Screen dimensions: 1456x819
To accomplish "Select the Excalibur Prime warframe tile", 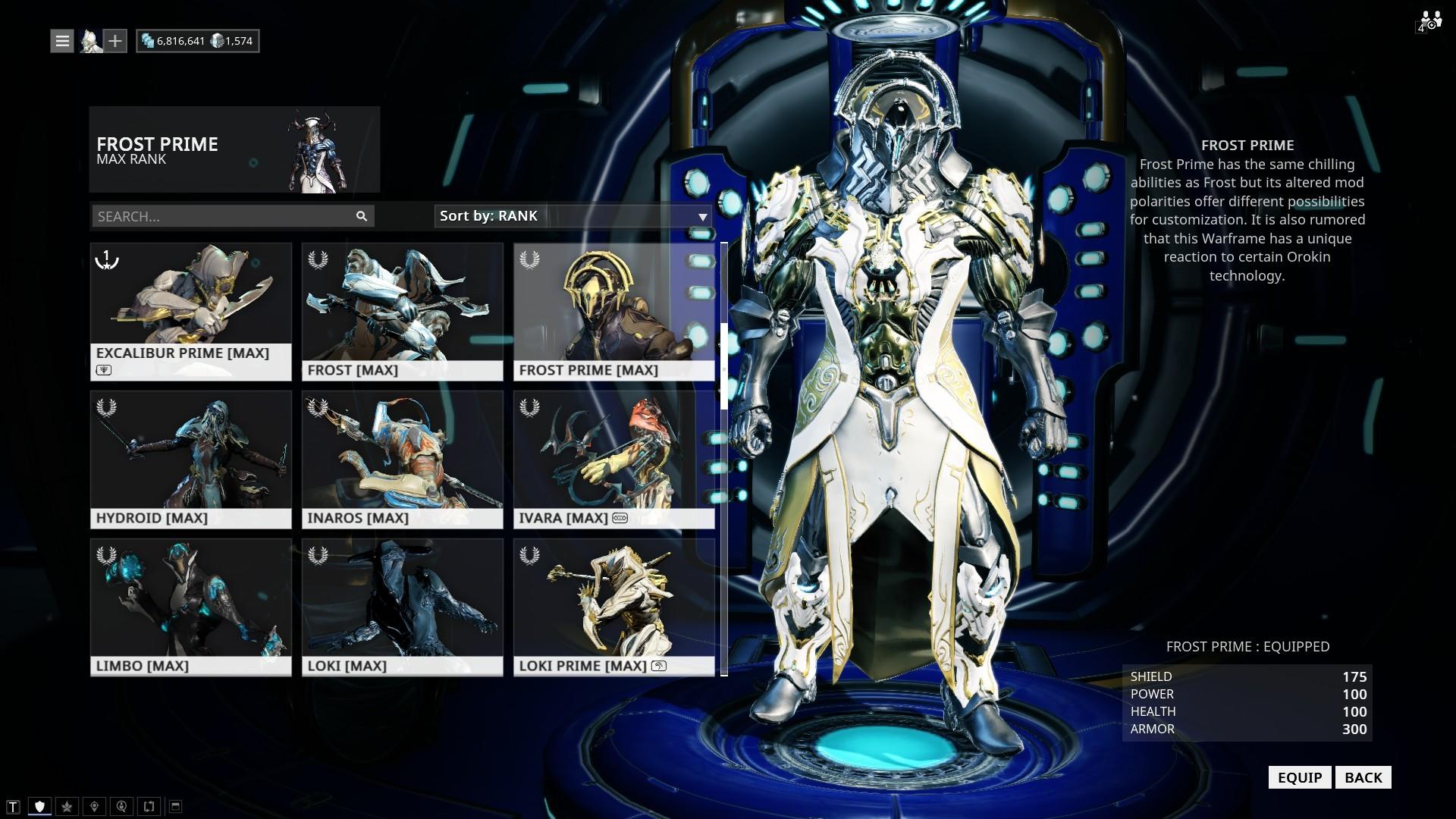I will pyautogui.click(x=190, y=311).
